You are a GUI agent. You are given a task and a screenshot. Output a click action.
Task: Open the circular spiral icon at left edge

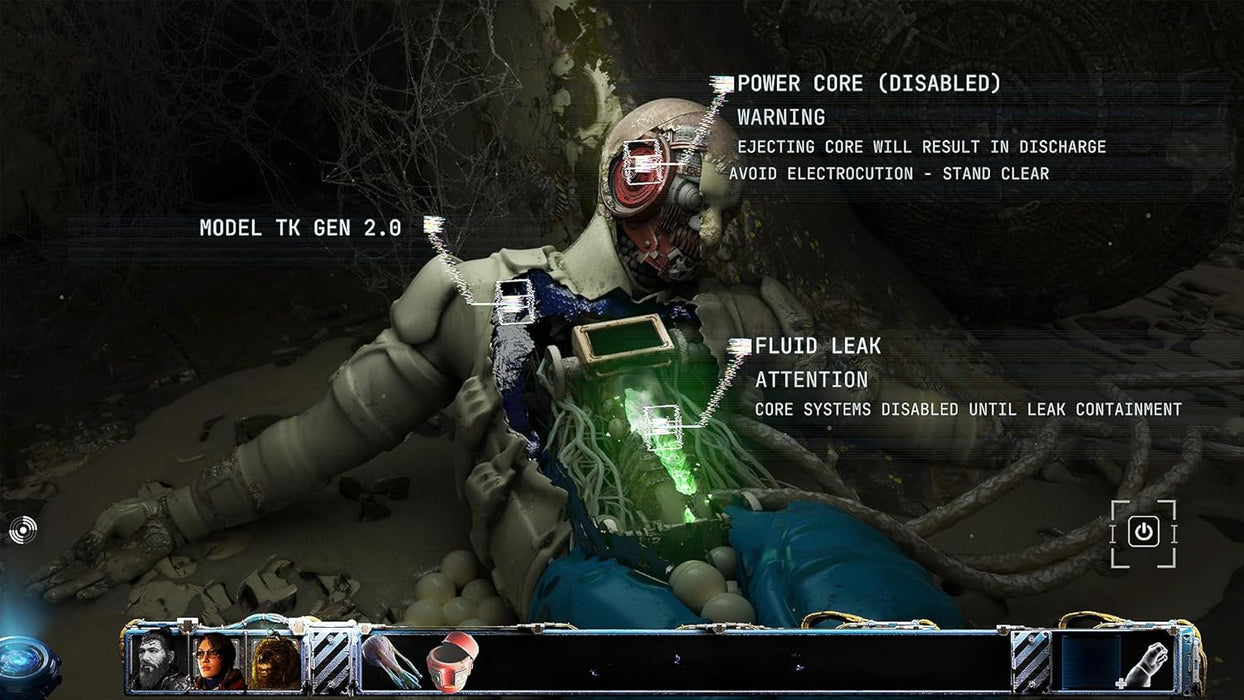(22, 530)
